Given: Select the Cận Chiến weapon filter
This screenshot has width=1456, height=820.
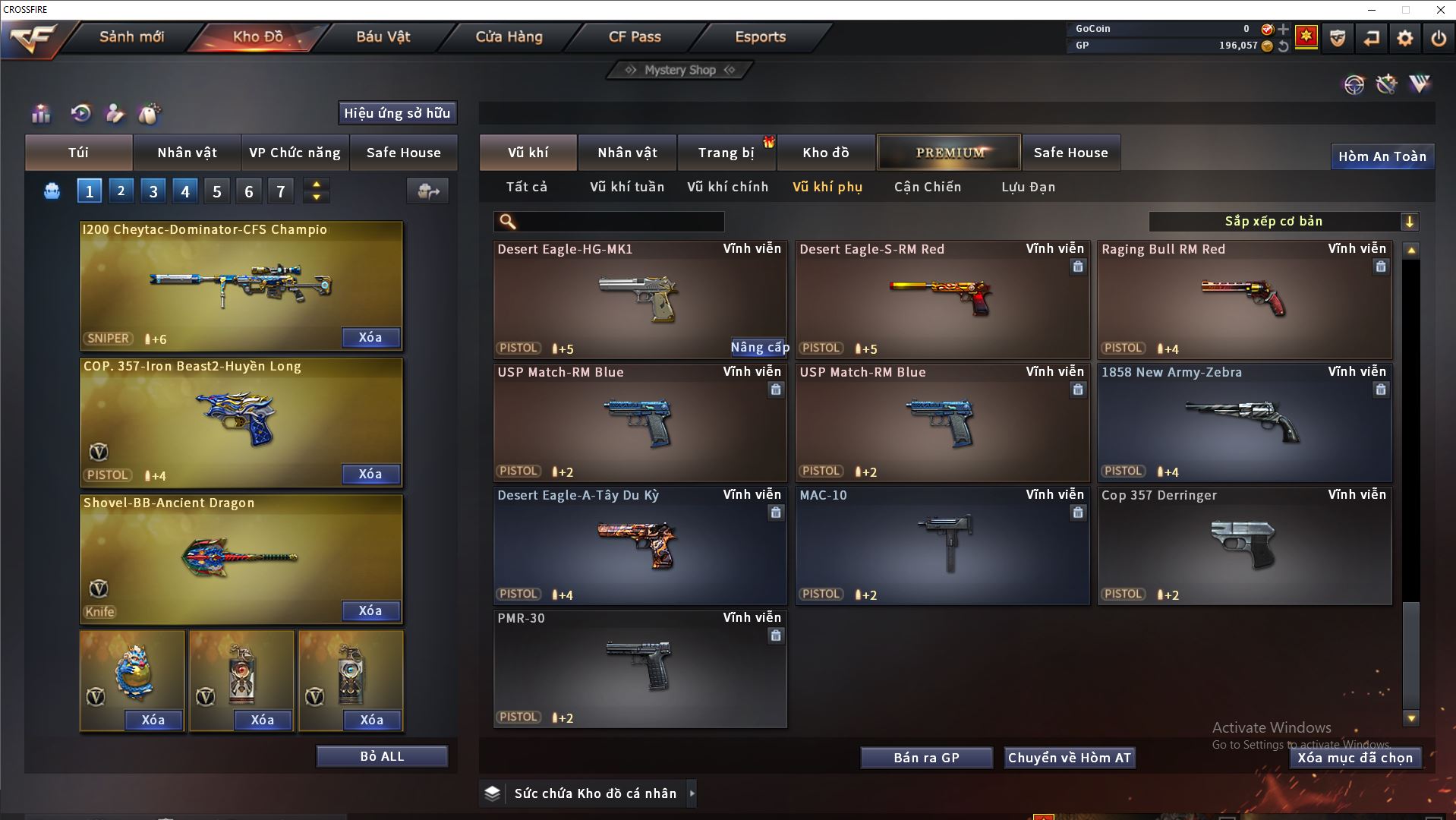Looking at the screenshot, I should tap(927, 187).
